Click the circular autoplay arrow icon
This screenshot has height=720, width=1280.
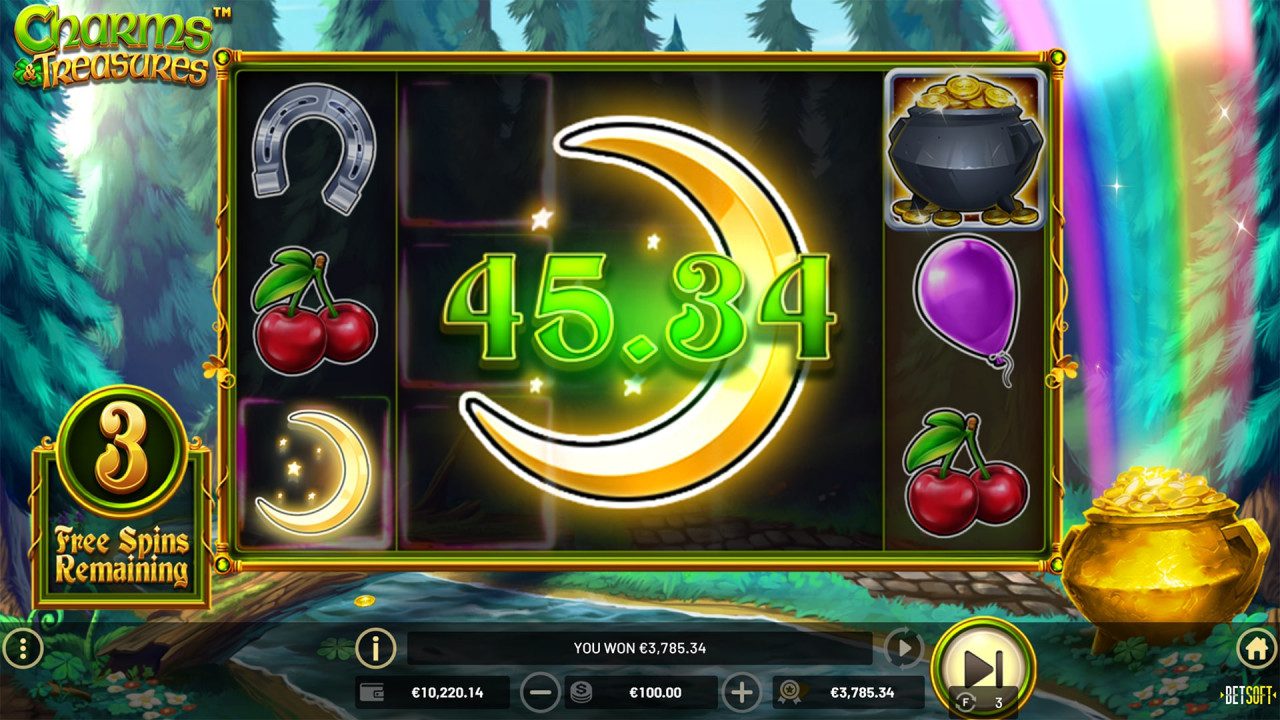[x=901, y=646]
